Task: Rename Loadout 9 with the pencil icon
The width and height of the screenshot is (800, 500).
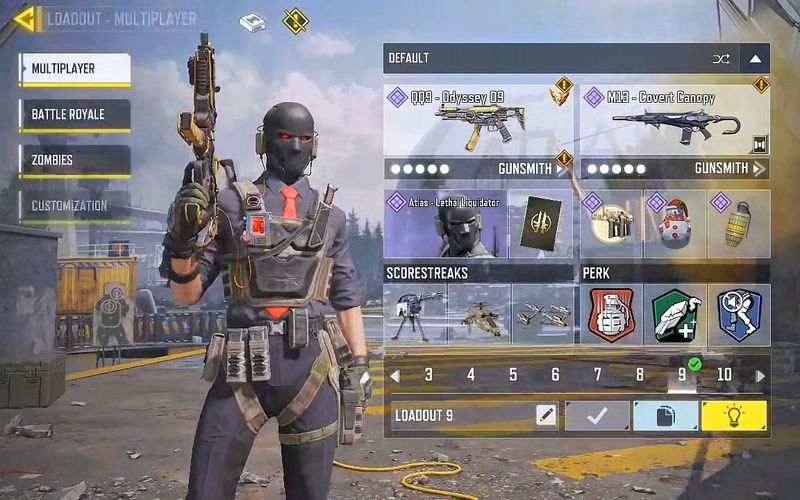Action: [546, 415]
